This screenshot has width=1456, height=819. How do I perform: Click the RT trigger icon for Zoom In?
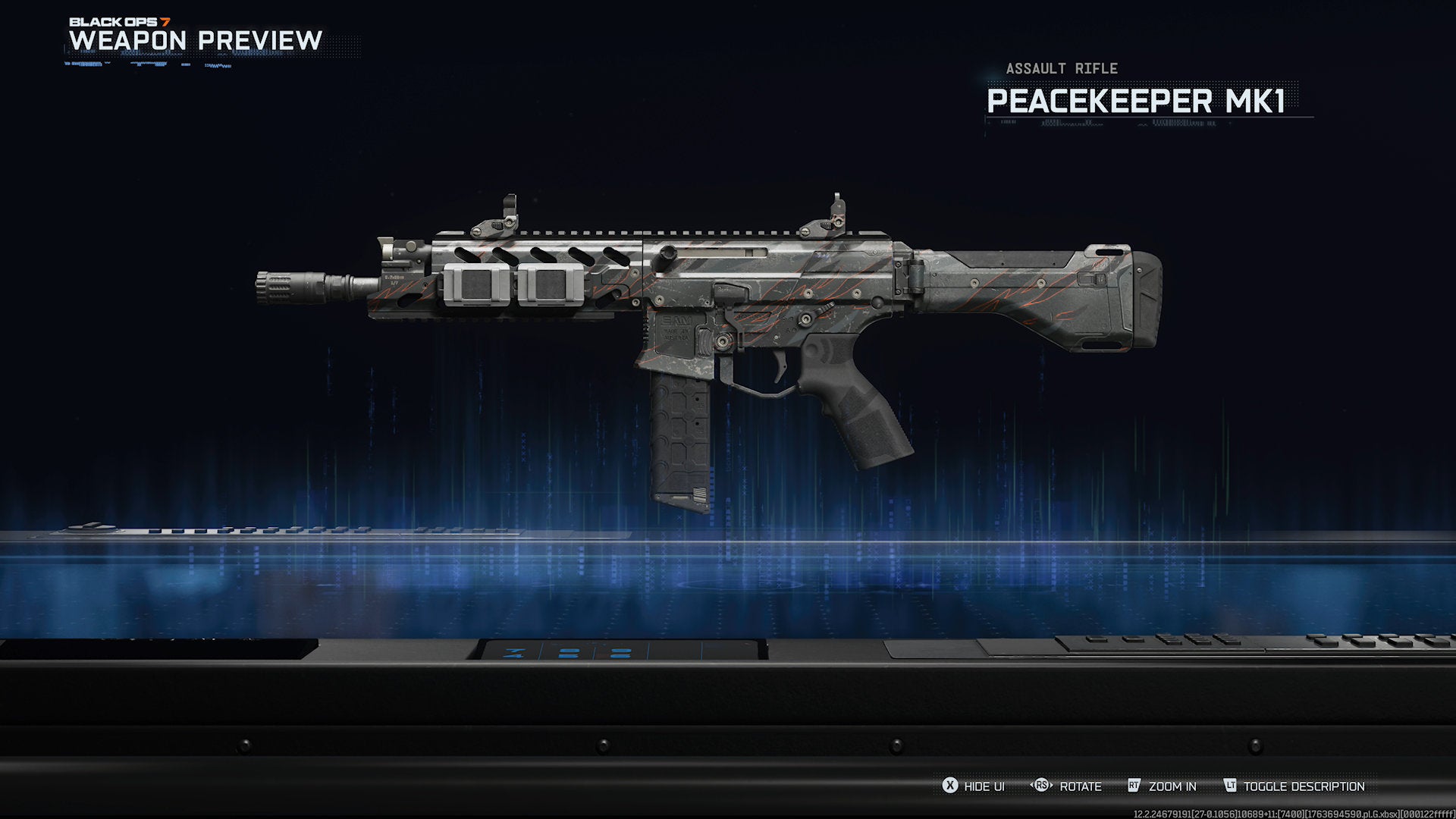point(1134,786)
